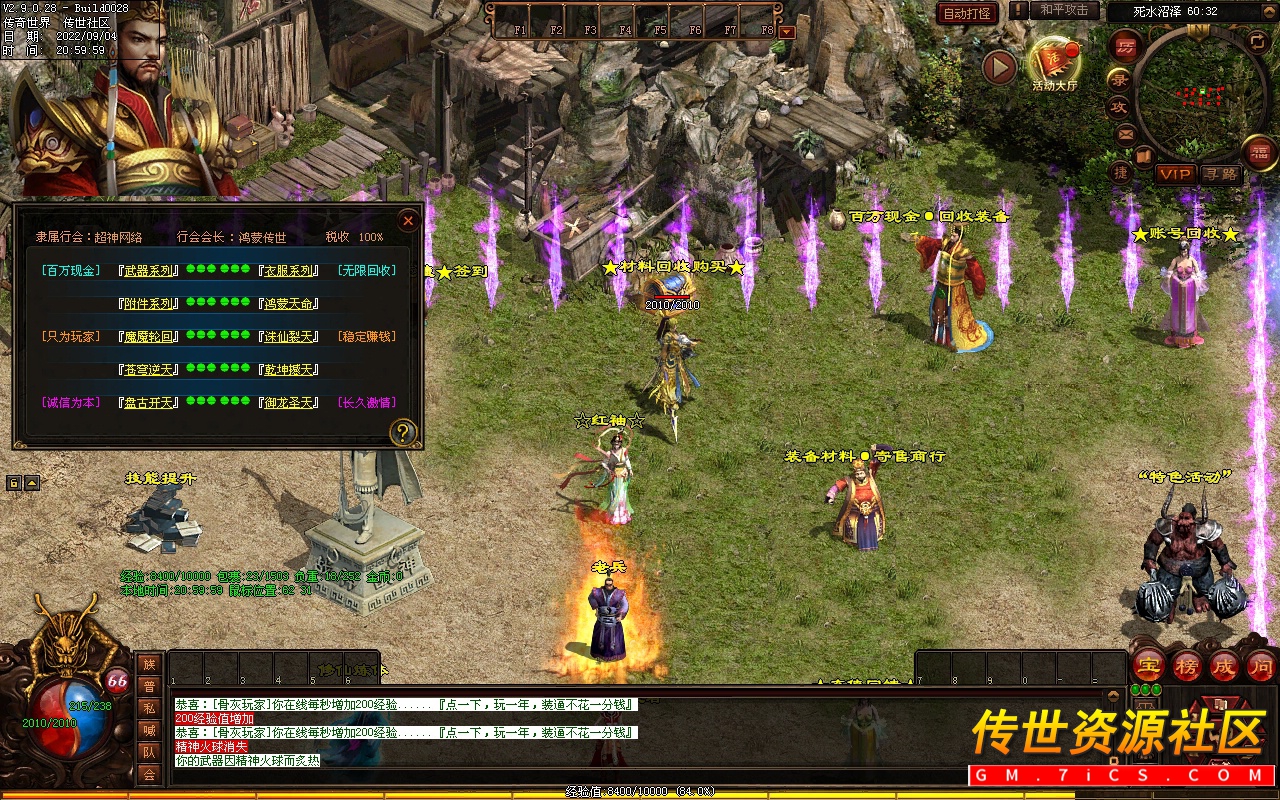
Task: Click the round play arrow button
Action: (x=998, y=67)
